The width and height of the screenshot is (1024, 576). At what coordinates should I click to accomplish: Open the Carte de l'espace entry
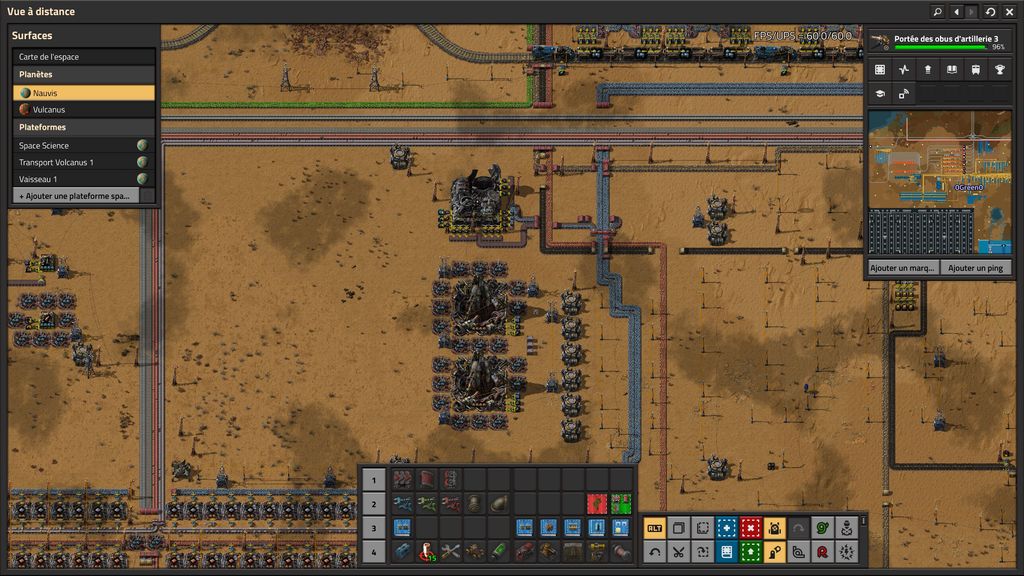[x=84, y=57]
